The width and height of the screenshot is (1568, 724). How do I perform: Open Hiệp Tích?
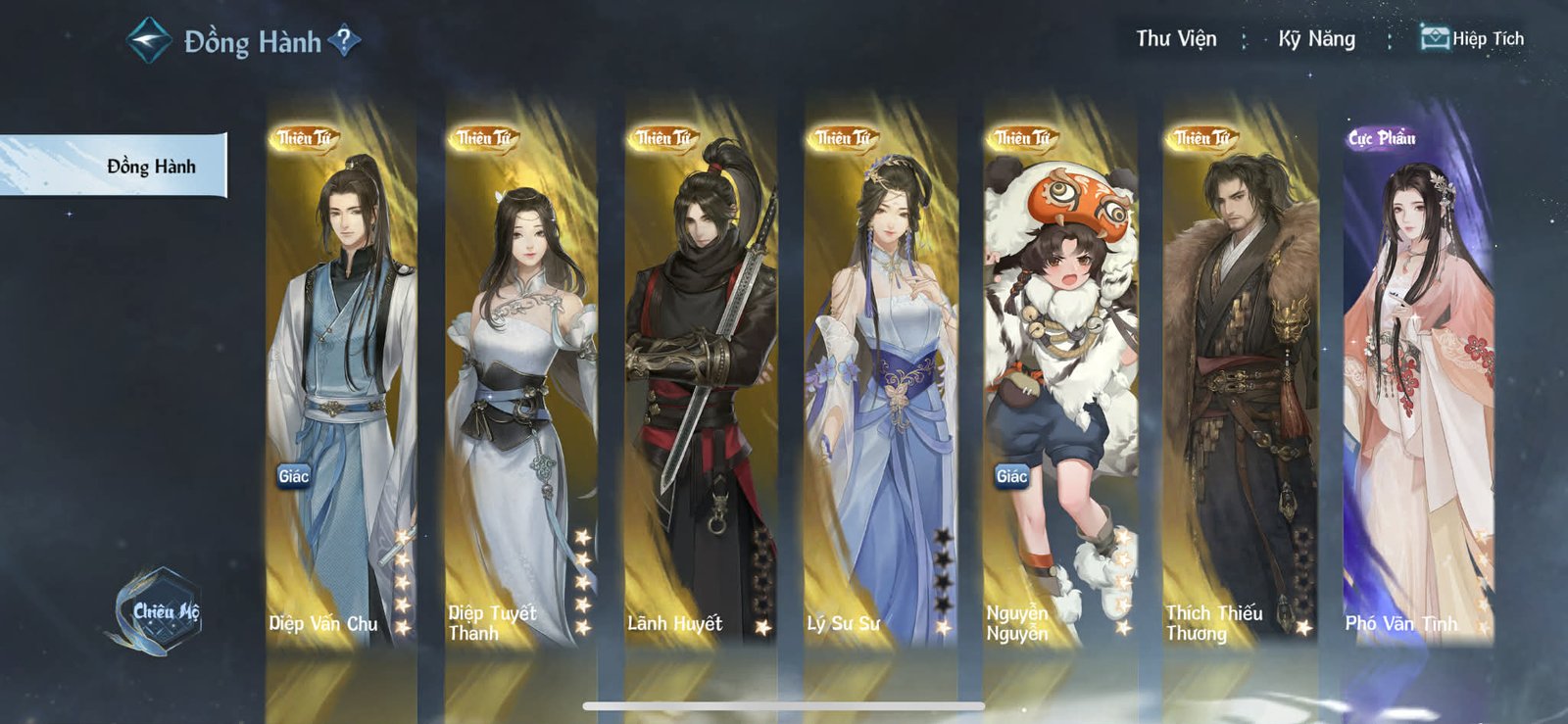pos(1473,39)
